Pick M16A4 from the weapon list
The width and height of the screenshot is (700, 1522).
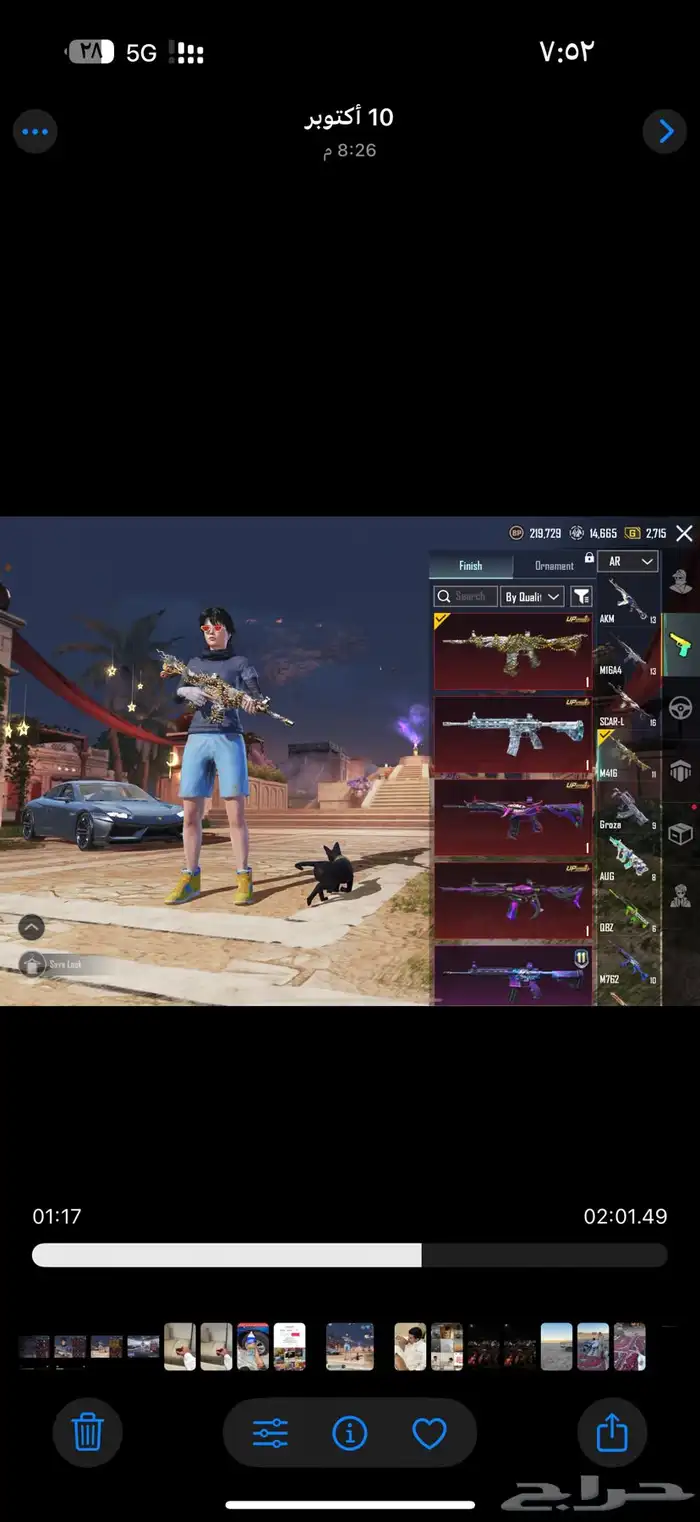[x=628, y=654]
